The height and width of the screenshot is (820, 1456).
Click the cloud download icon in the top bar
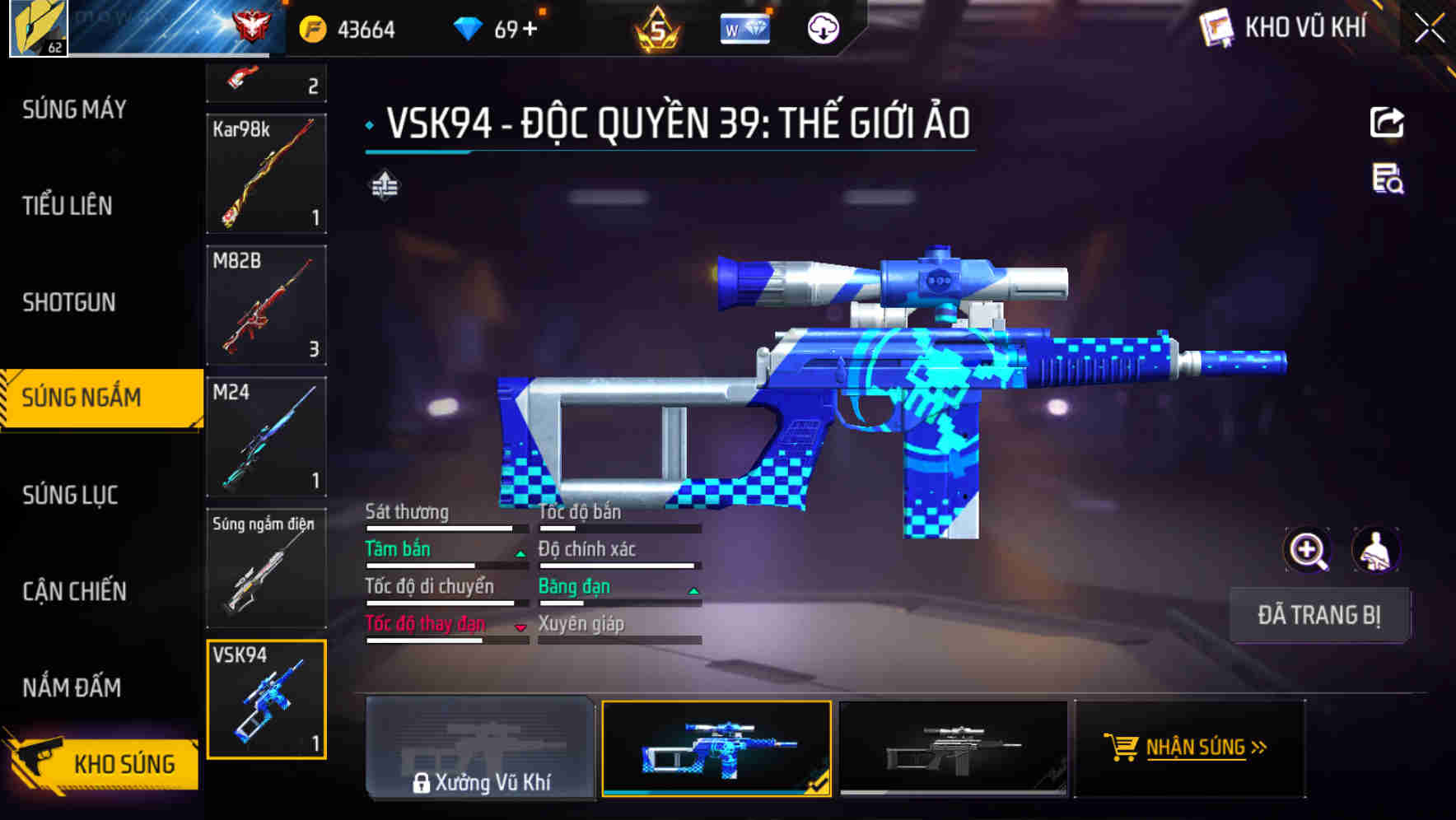click(822, 27)
